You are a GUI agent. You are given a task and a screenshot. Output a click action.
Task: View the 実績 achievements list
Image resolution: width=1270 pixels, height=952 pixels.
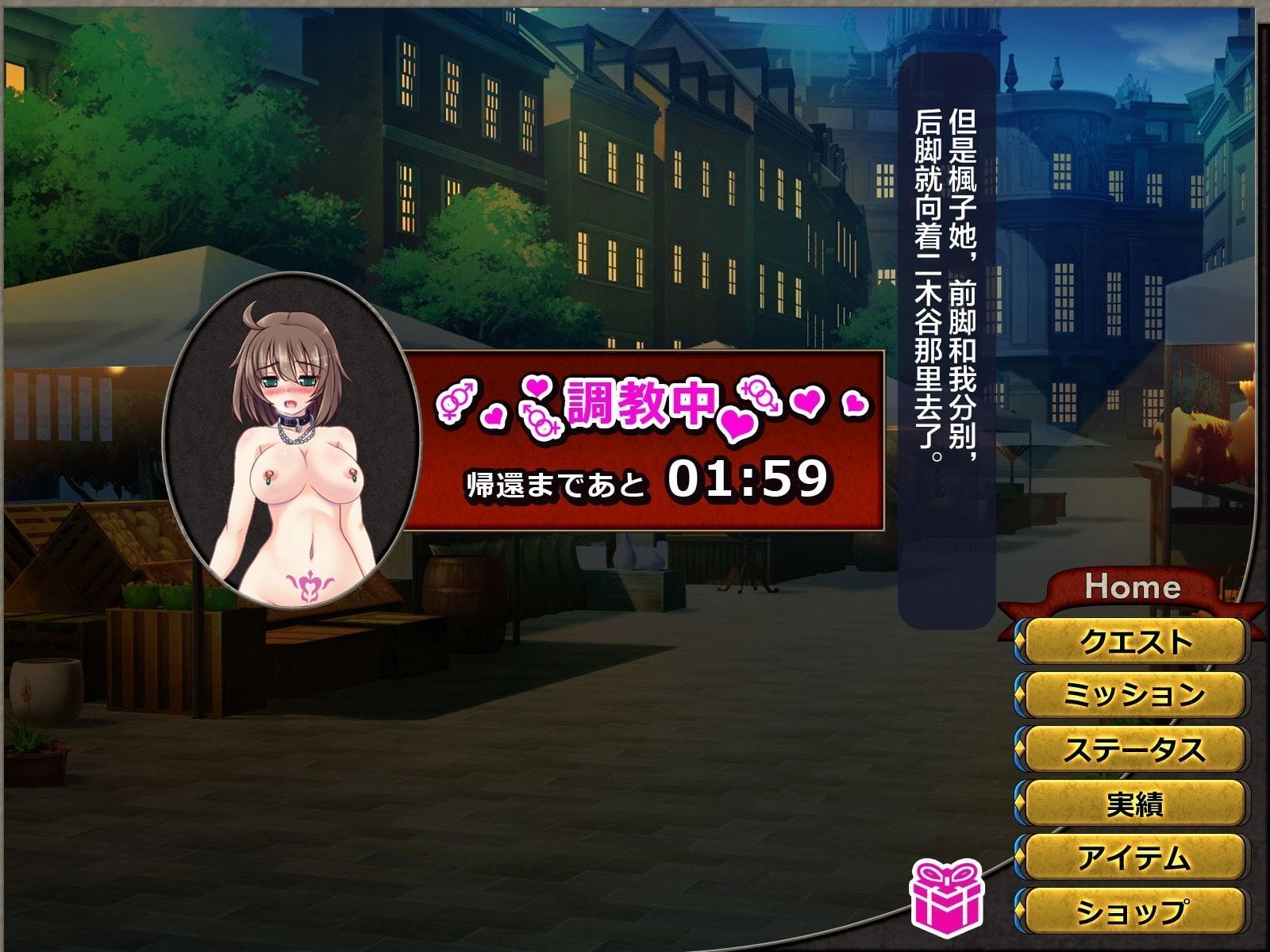point(1133,804)
